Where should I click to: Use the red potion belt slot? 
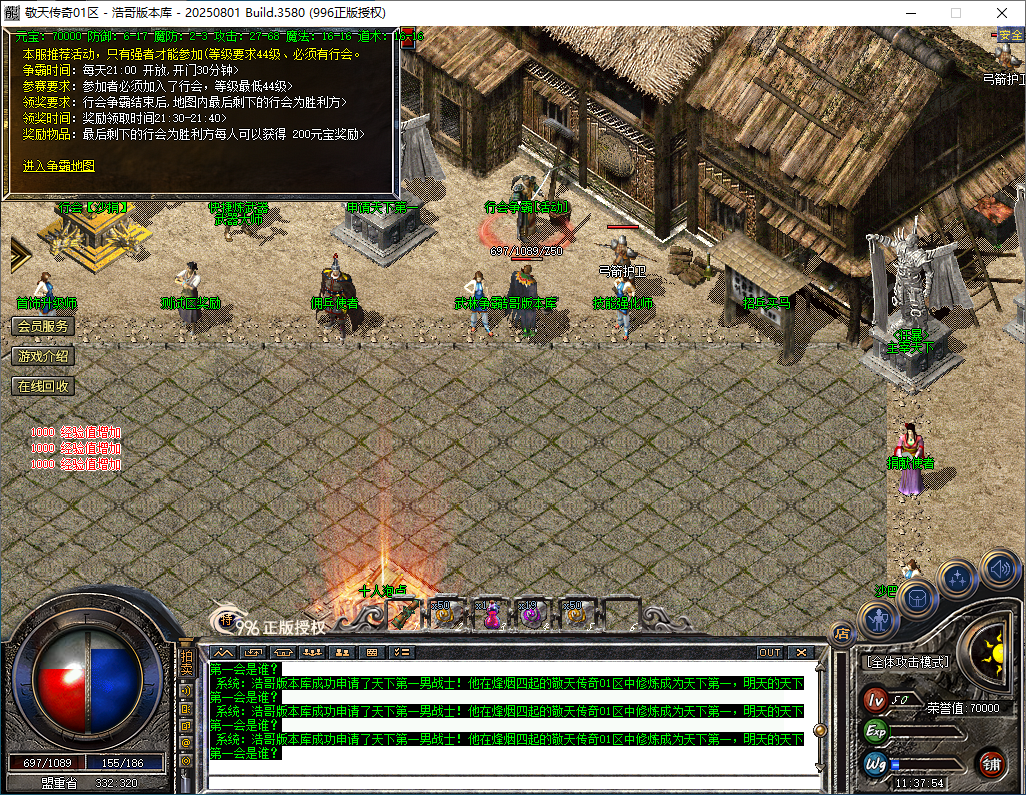491,614
